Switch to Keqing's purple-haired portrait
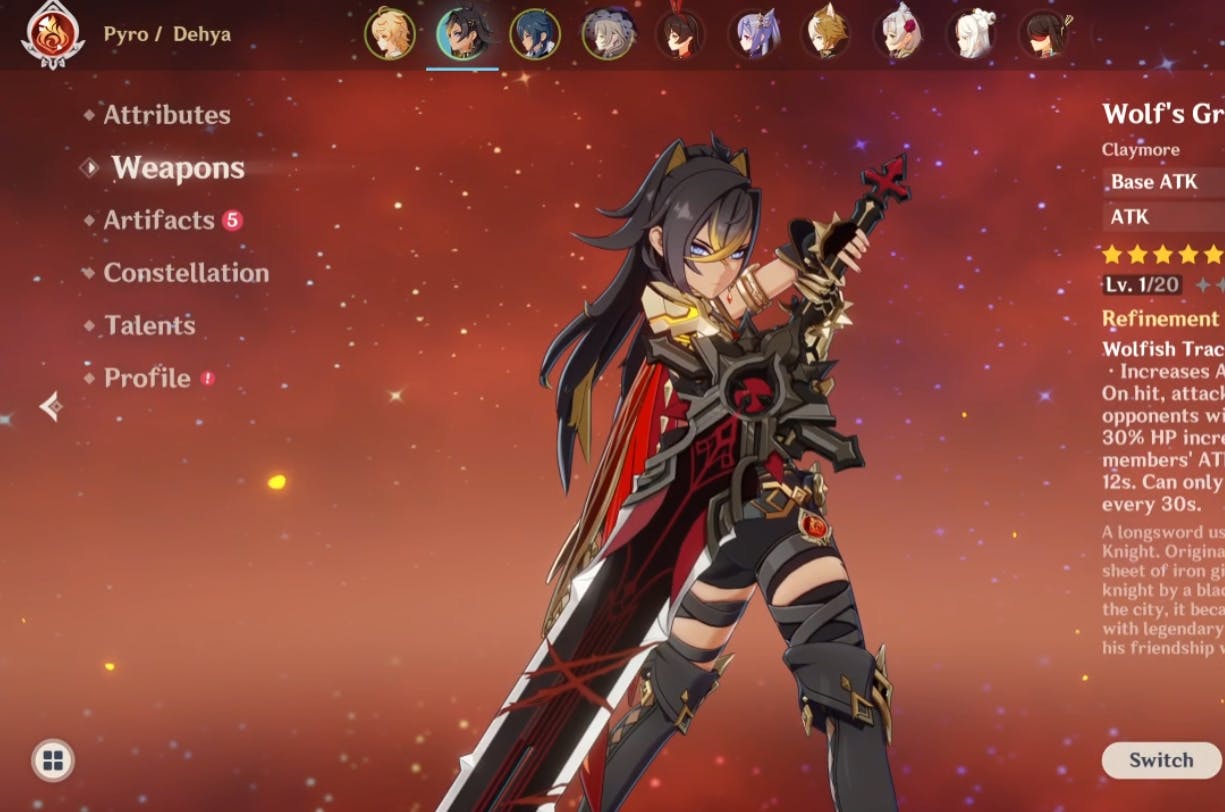 tap(754, 34)
